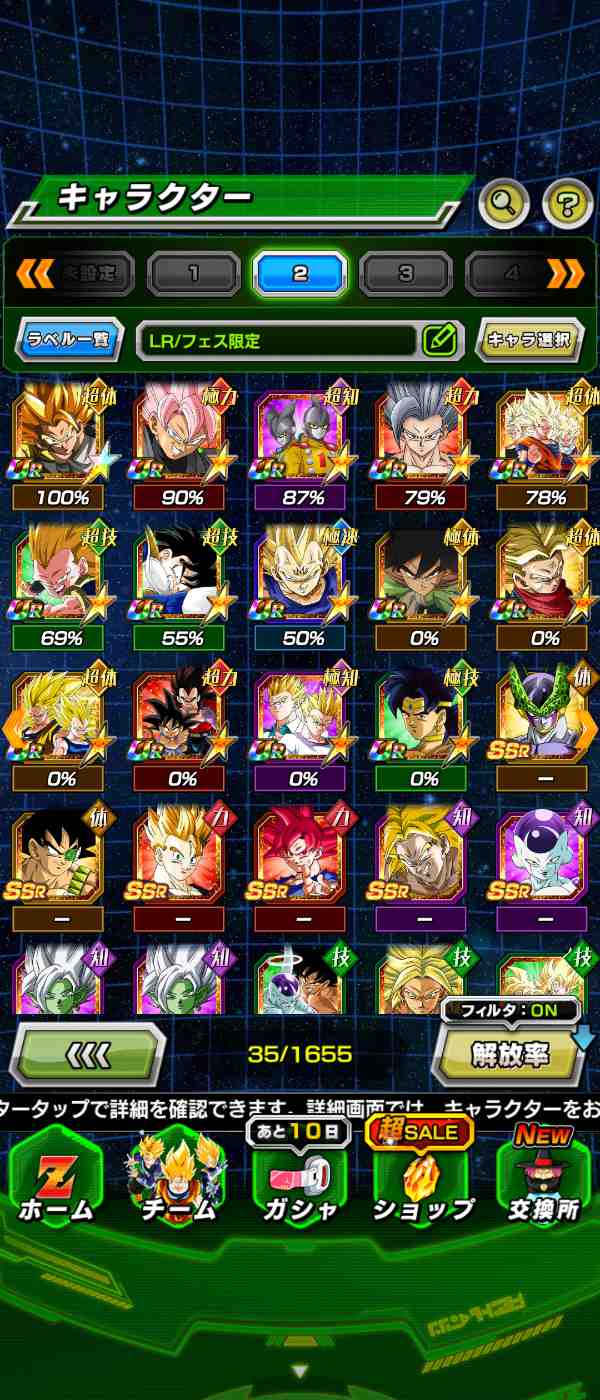Tap the キャラ選択 character select button

coord(529,340)
